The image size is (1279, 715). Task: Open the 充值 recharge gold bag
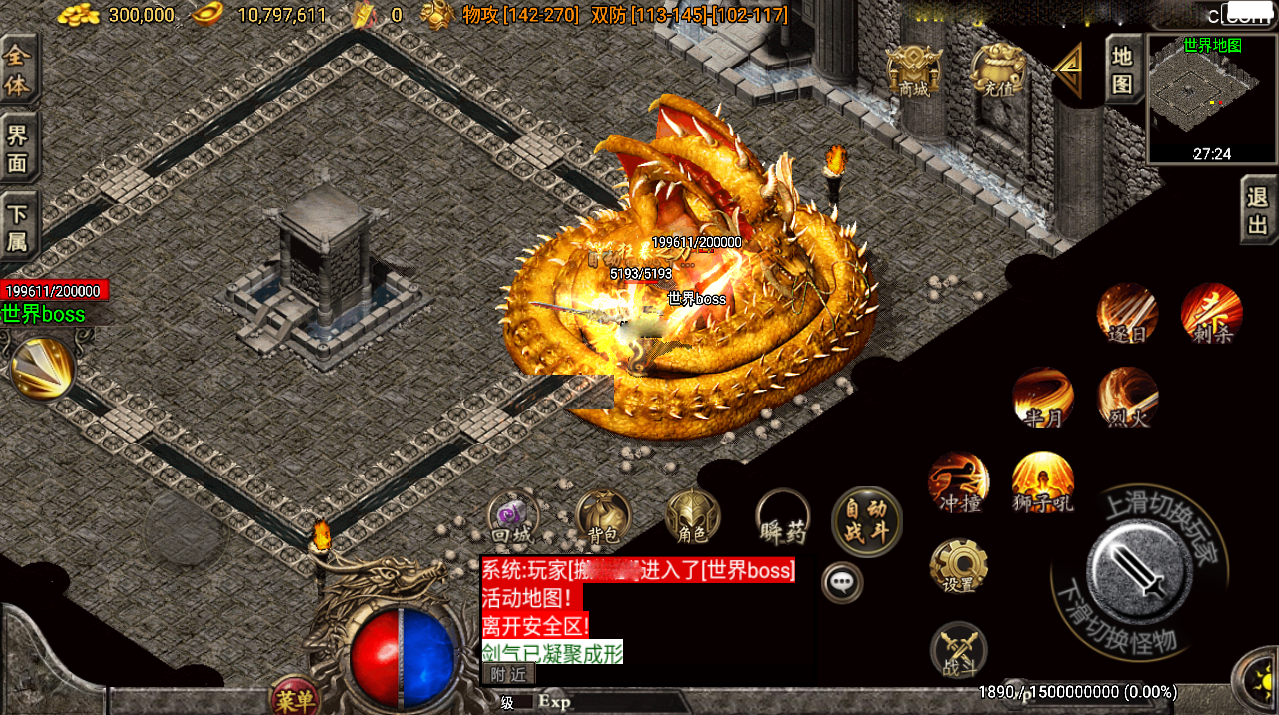(x=997, y=71)
